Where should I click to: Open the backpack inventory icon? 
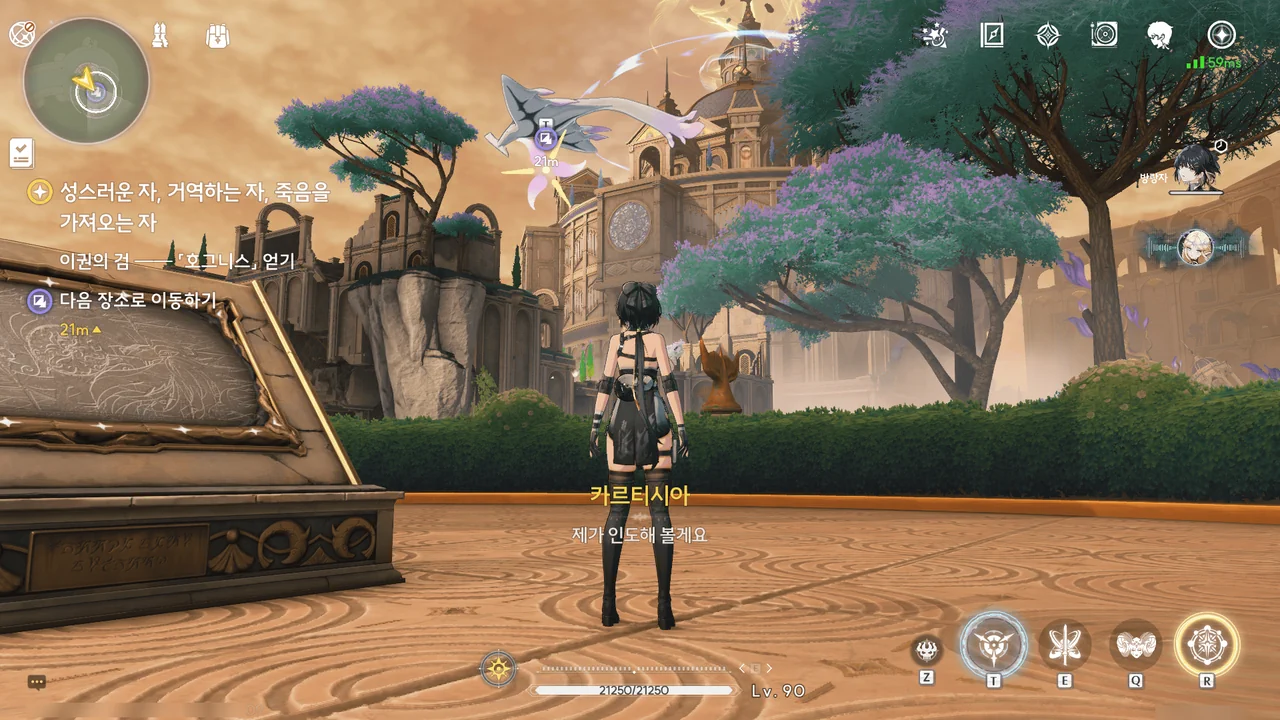[217, 37]
